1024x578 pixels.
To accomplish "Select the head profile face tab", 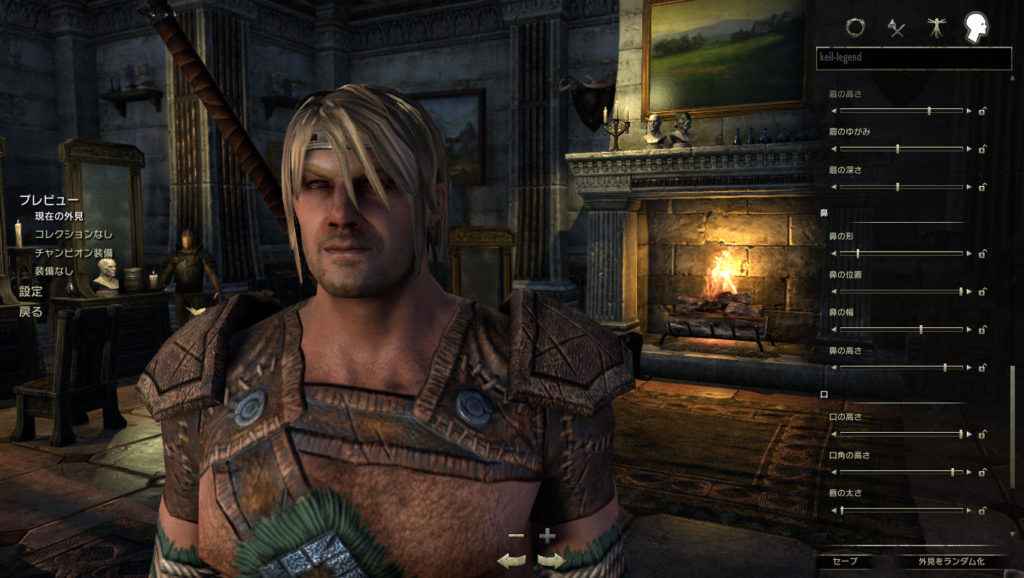I will tap(977, 27).
